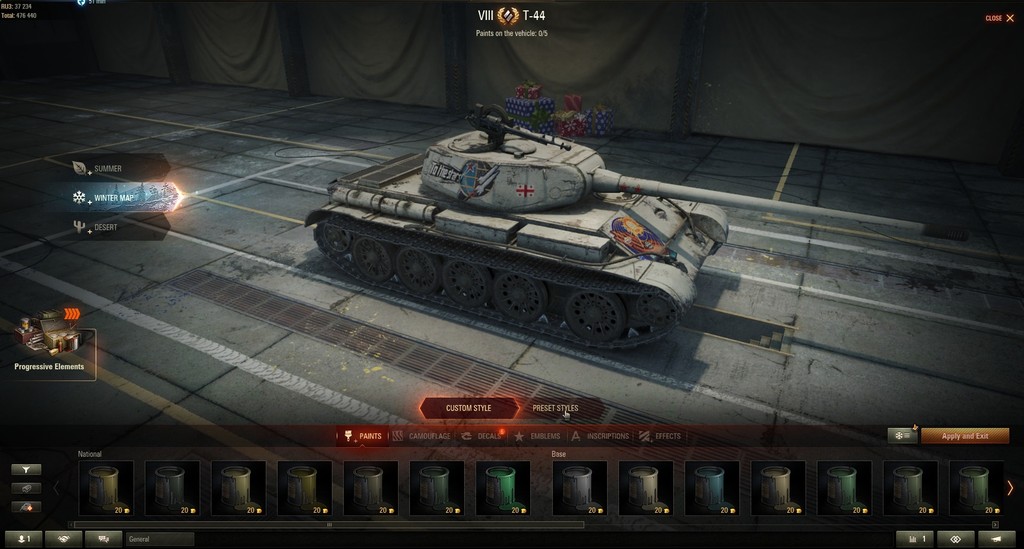Select the Custom Style mode
This screenshot has width=1024, height=549.
tap(468, 408)
